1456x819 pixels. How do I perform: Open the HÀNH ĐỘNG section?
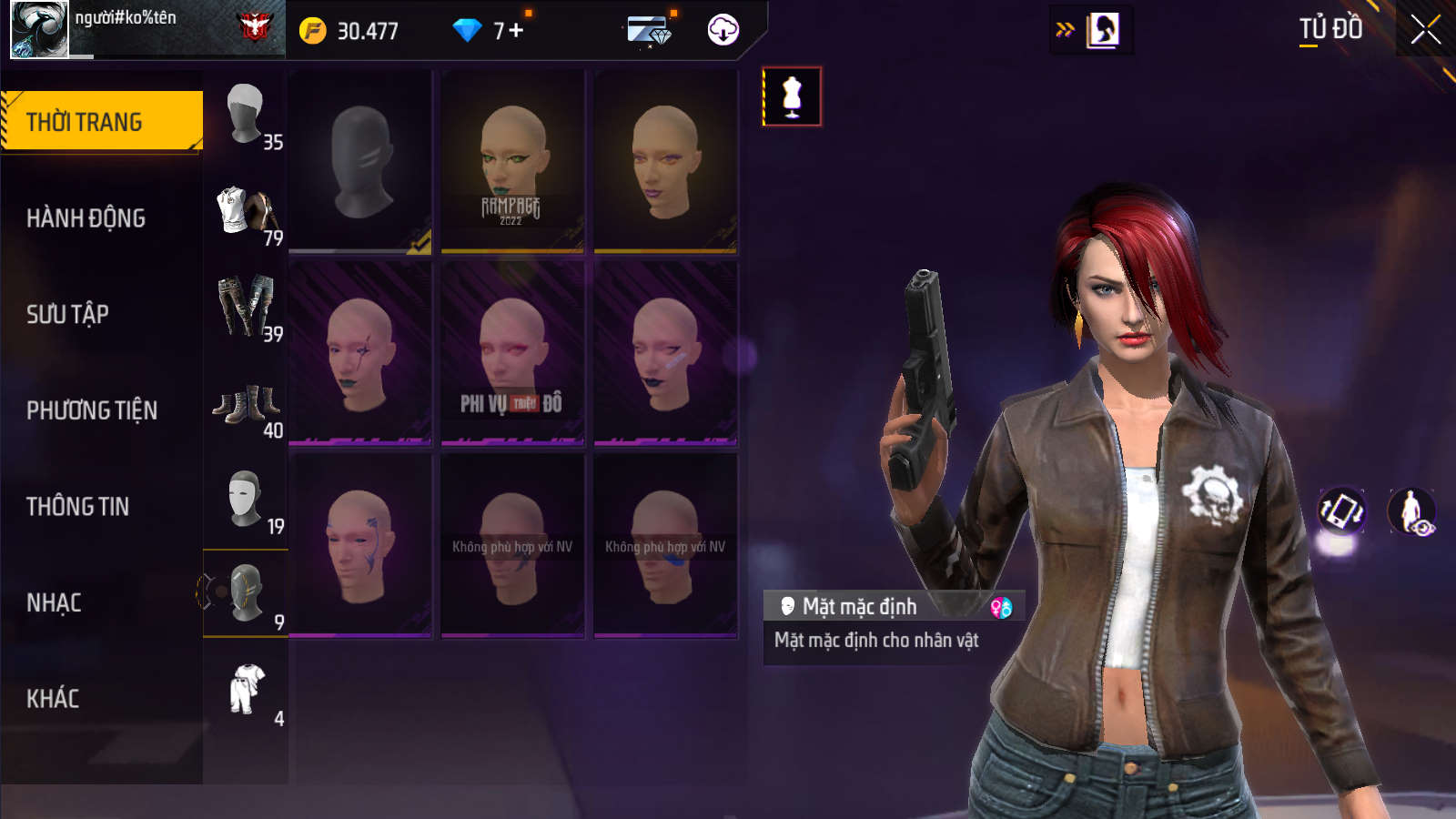86,218
